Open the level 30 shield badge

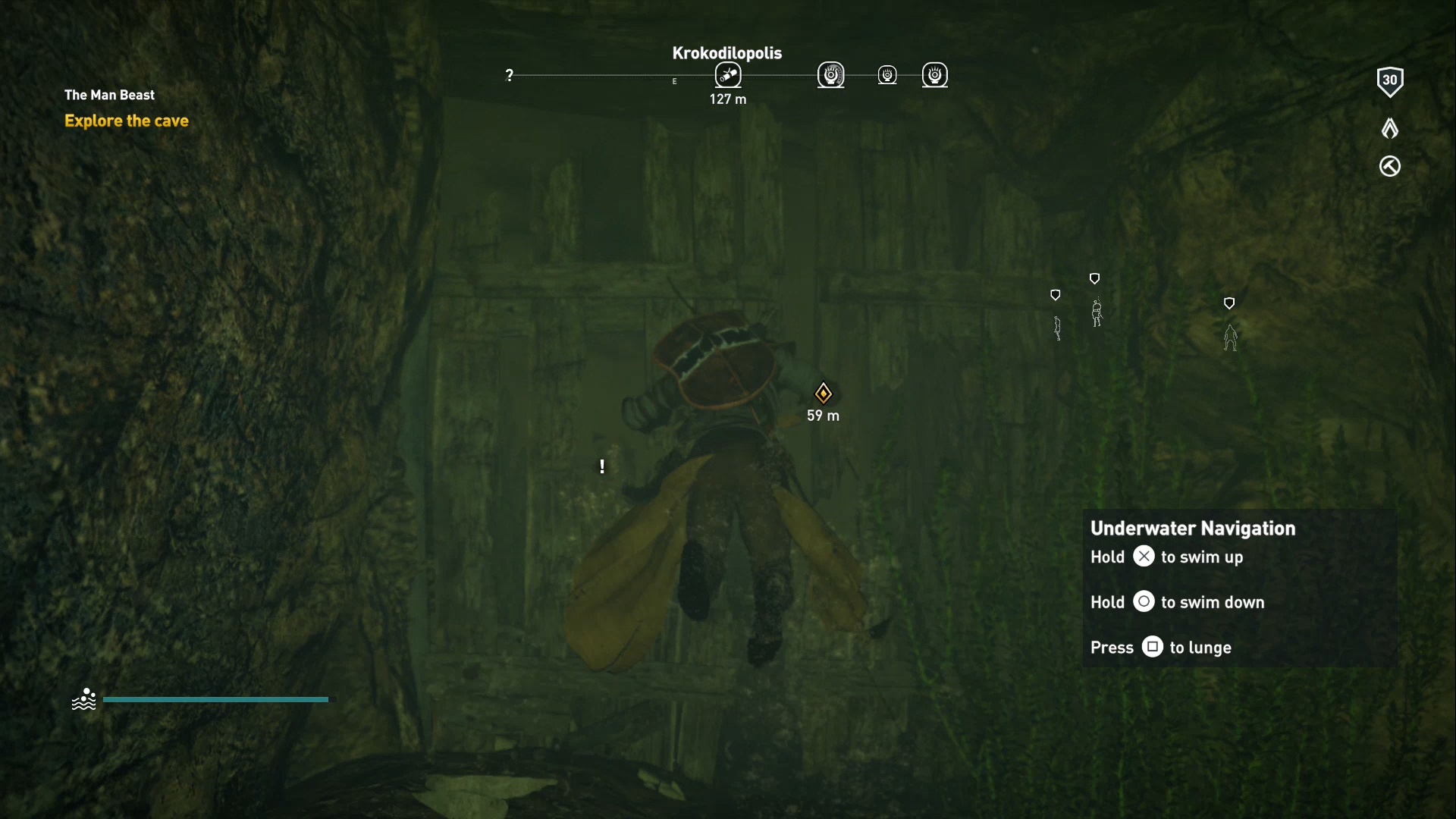(1389, 81)
